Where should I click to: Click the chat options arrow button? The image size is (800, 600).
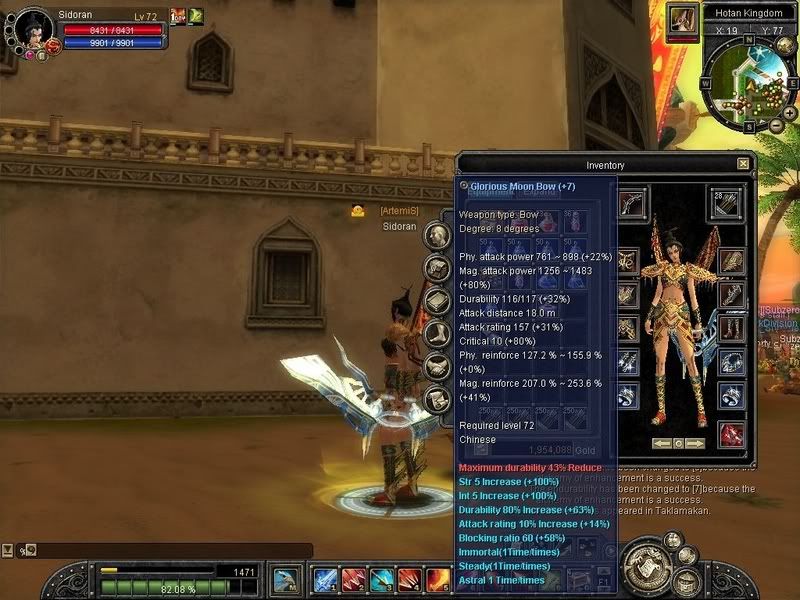pos(8,549)
